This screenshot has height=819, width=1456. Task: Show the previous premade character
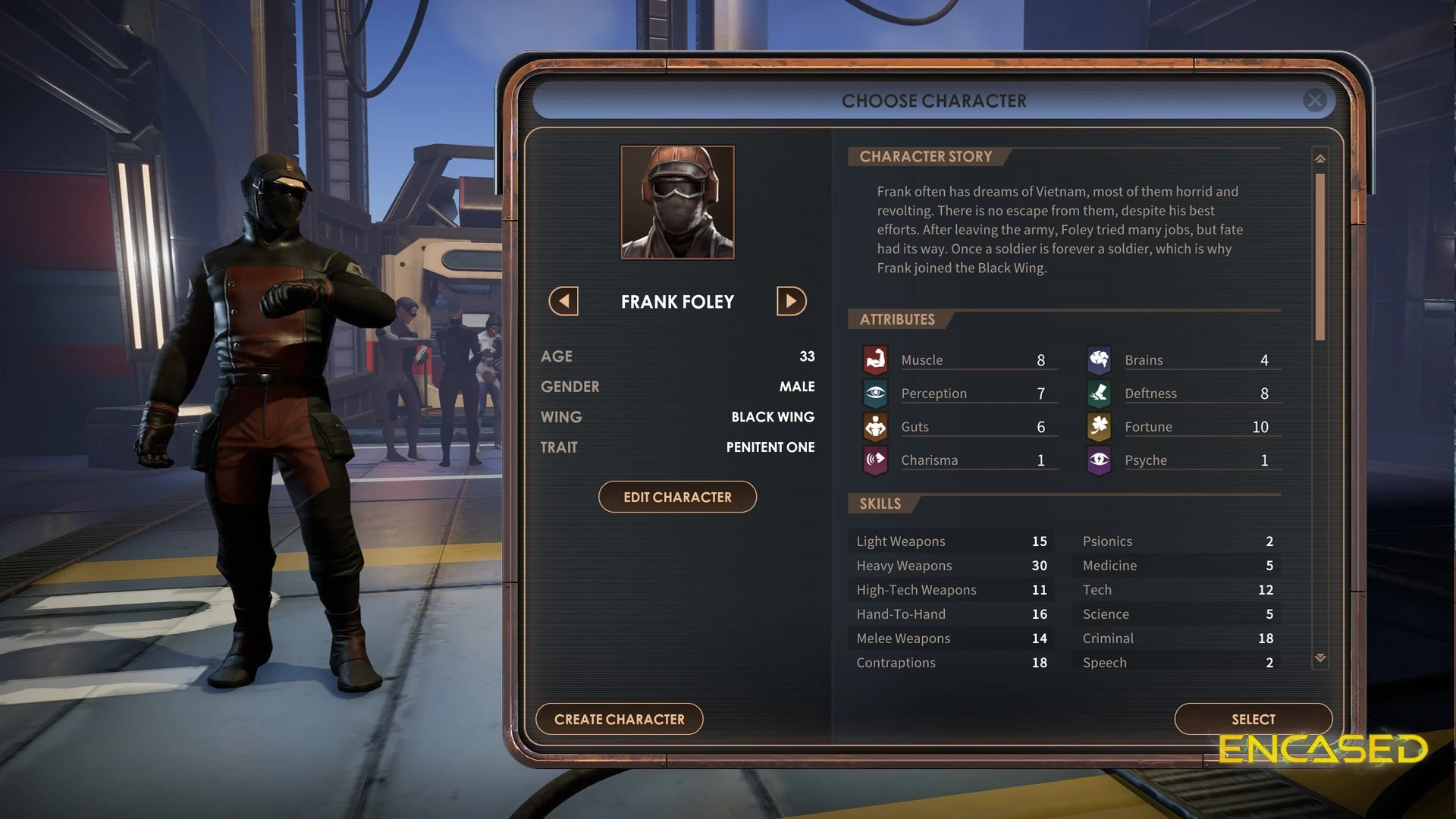563,301
